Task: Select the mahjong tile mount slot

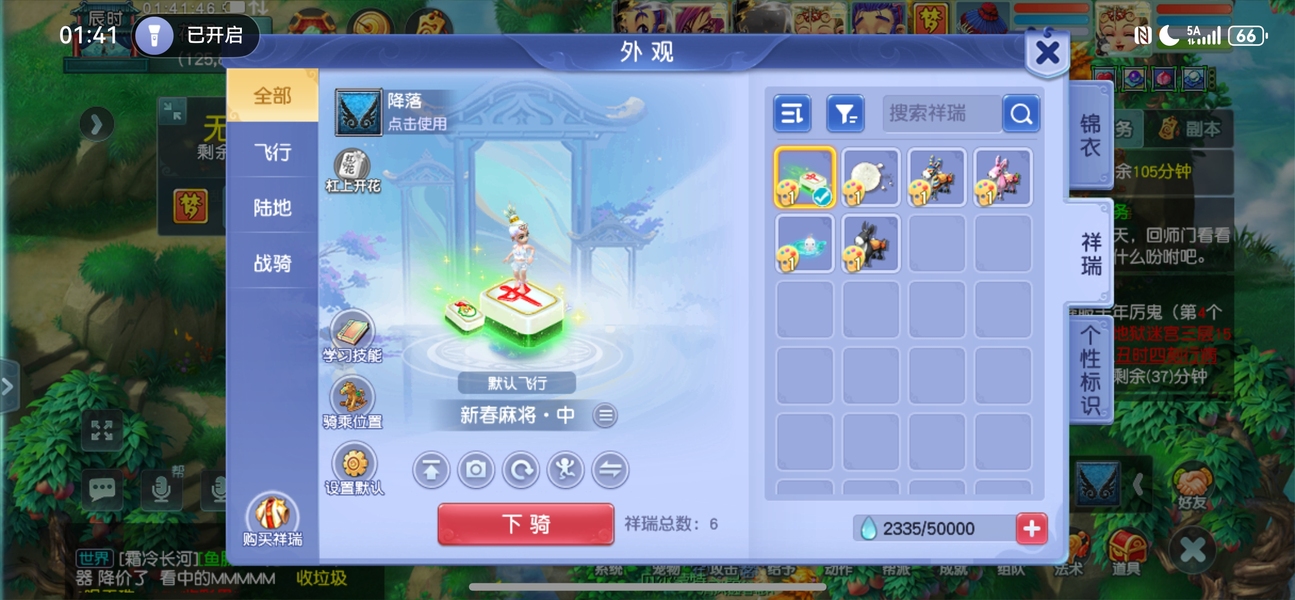Action: pos(805,178)
